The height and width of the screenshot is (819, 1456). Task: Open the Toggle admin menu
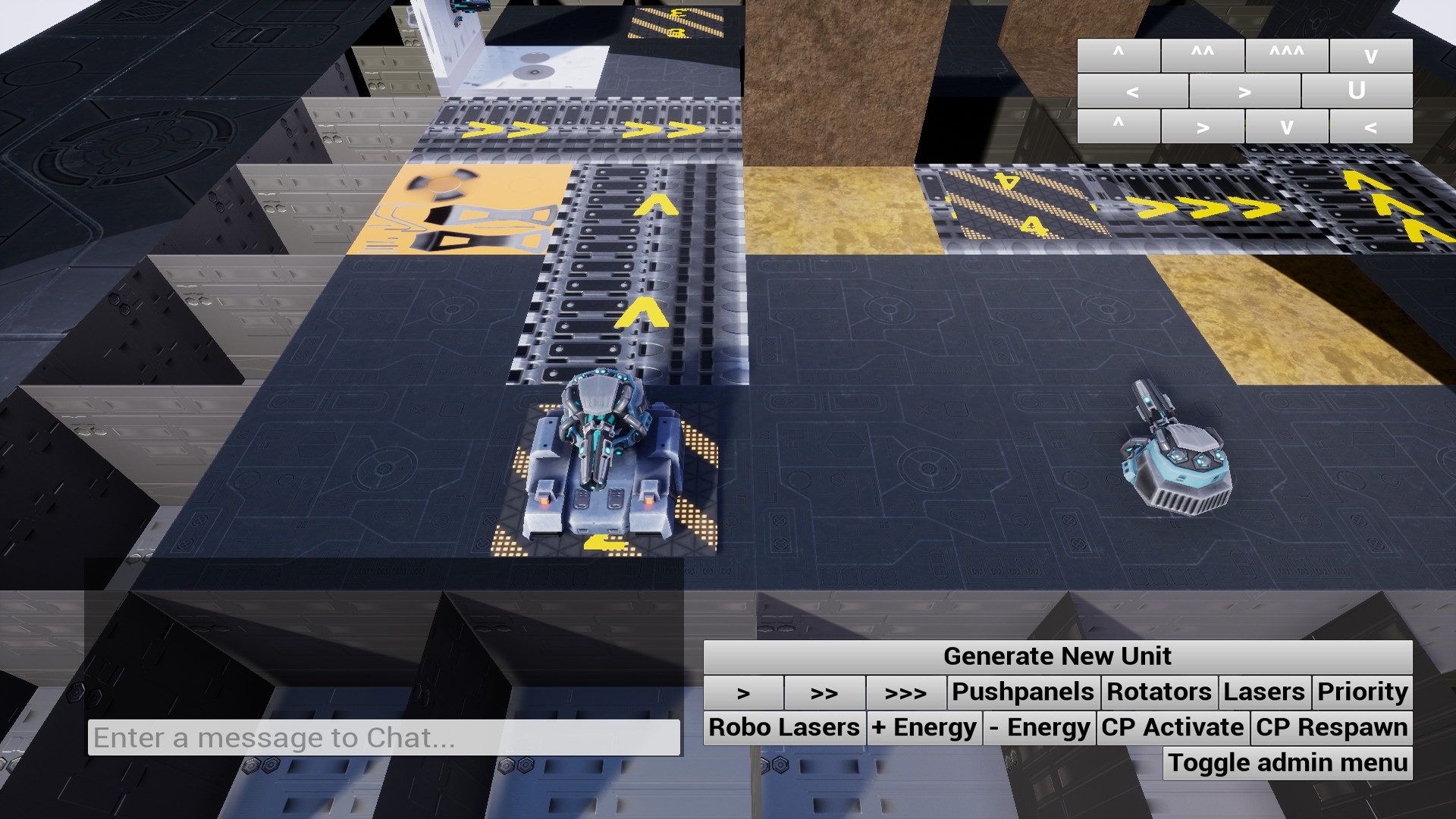1287,763
